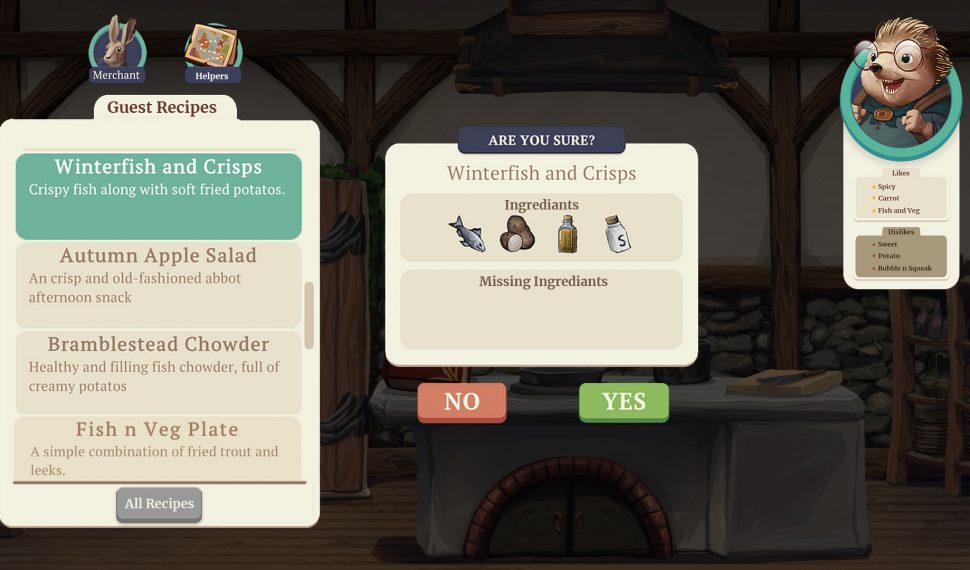The height and width of the screenshot is (570, 970).
Task: Pick the Bramblestead Chowder recipe
Action: (158, 372)
